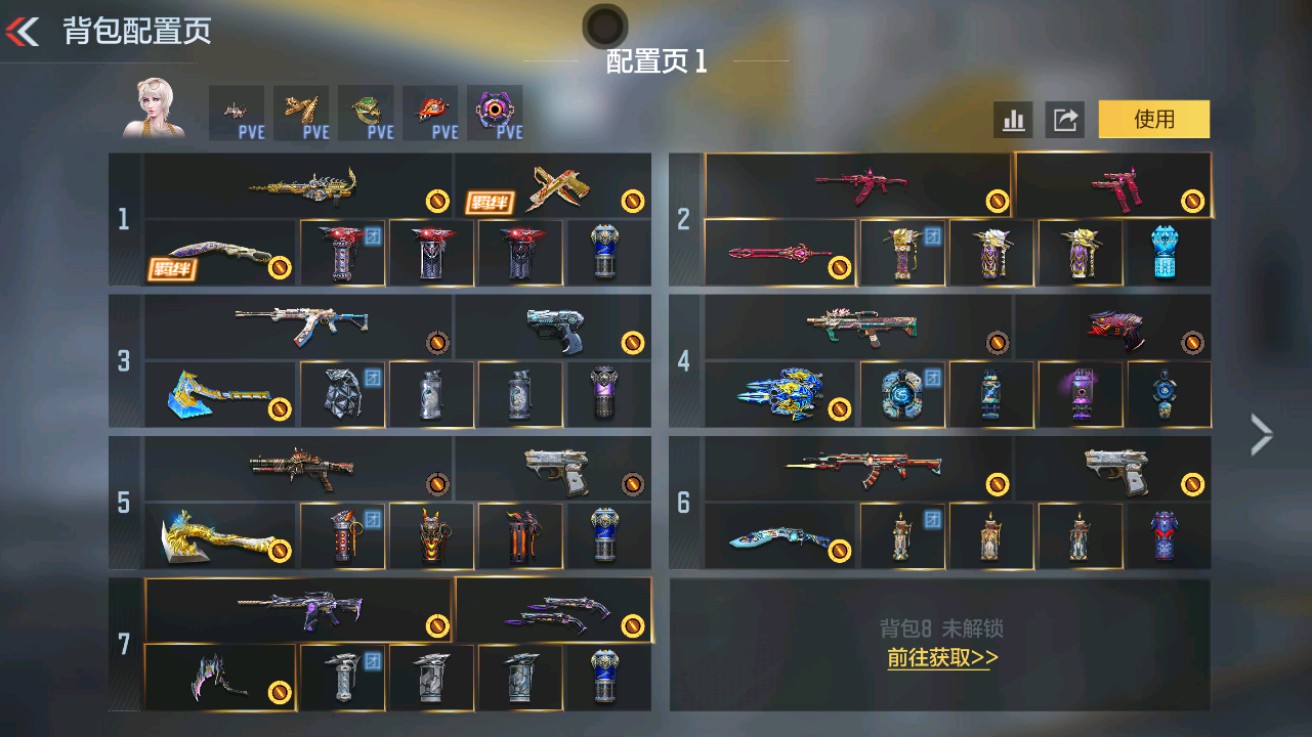
Task: Click the share configuration icon
Action: pyautogui.click(x=1066, y=119)
